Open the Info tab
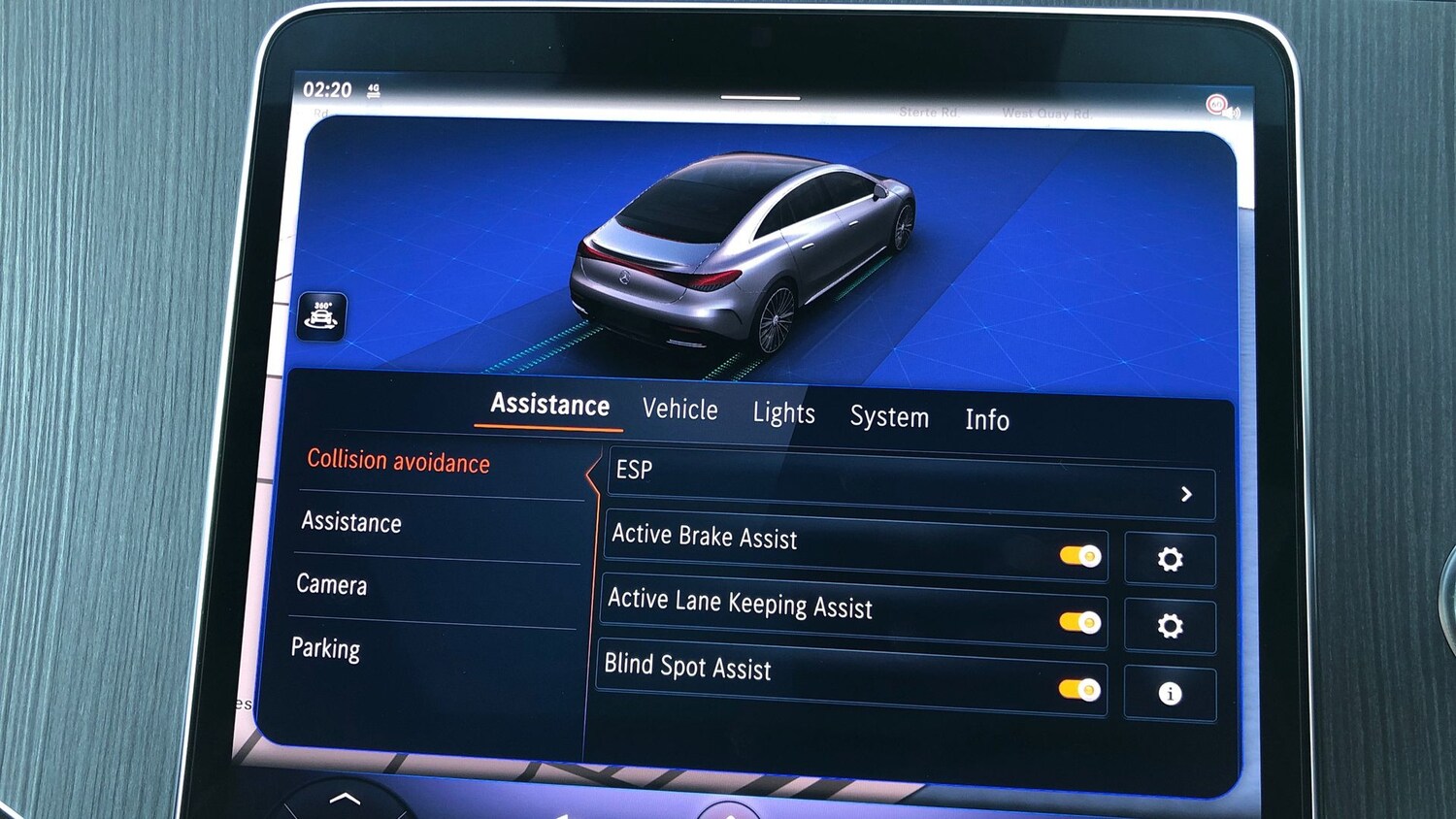This screenshot has width=1456, height=819. [987, 421]
